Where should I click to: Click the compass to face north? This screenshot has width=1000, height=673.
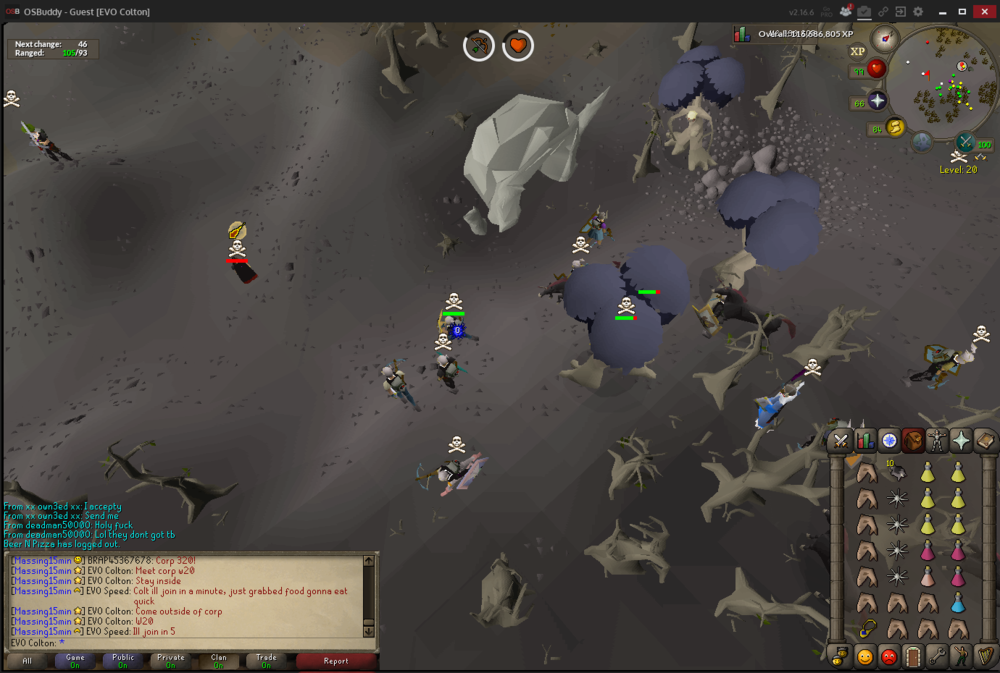pos(884,39)
